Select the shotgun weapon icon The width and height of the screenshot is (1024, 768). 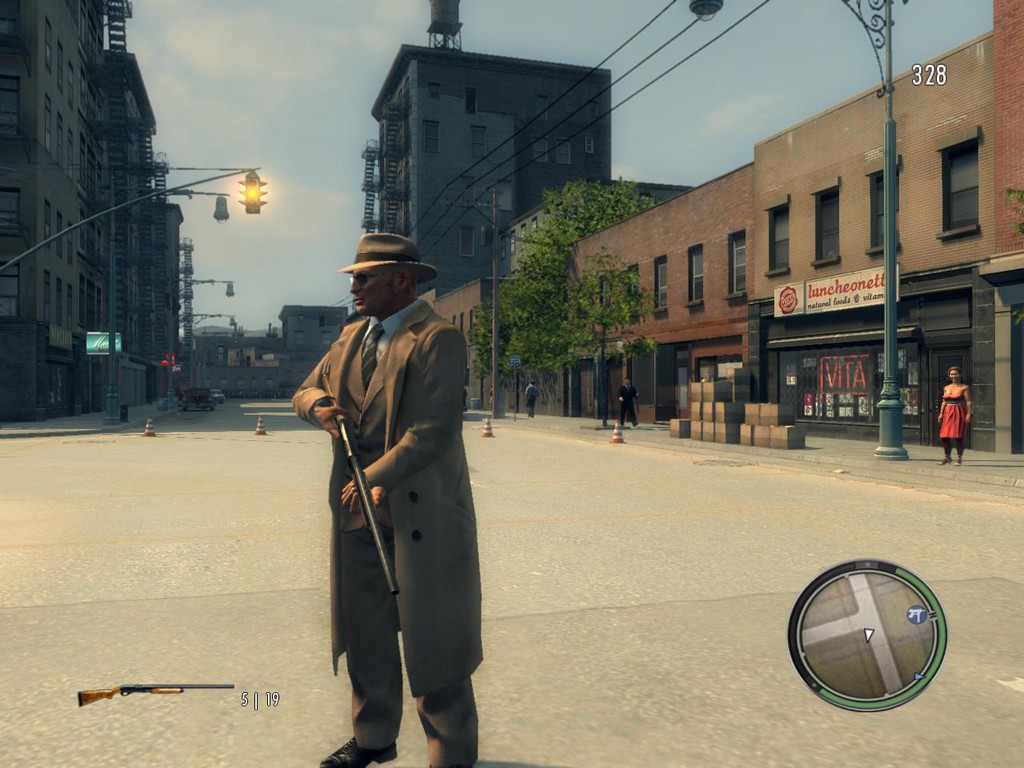coord(155,692)
